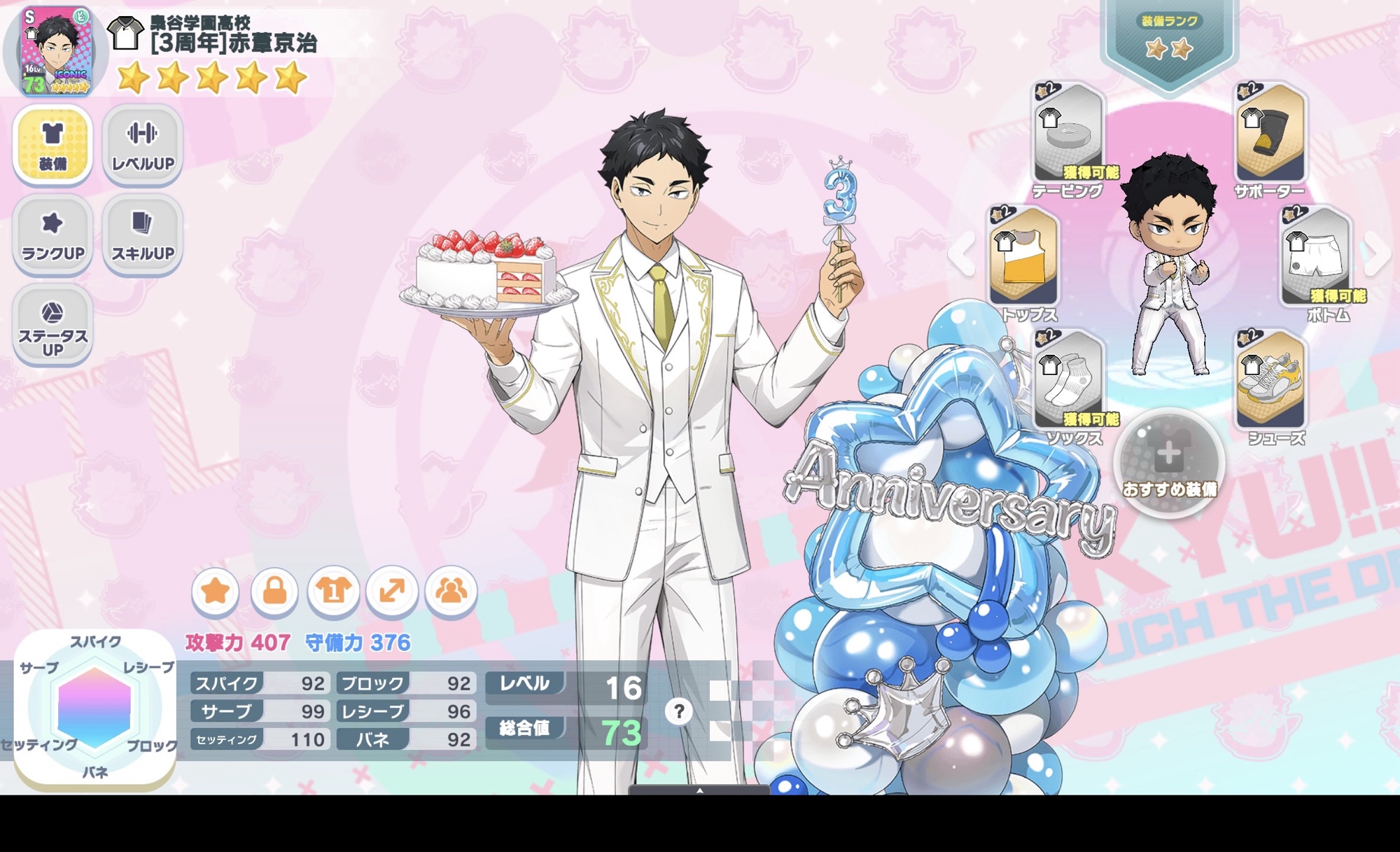Toggle the padlock lock button
This screenshot has height=852, width=1400.
[274, 592]
